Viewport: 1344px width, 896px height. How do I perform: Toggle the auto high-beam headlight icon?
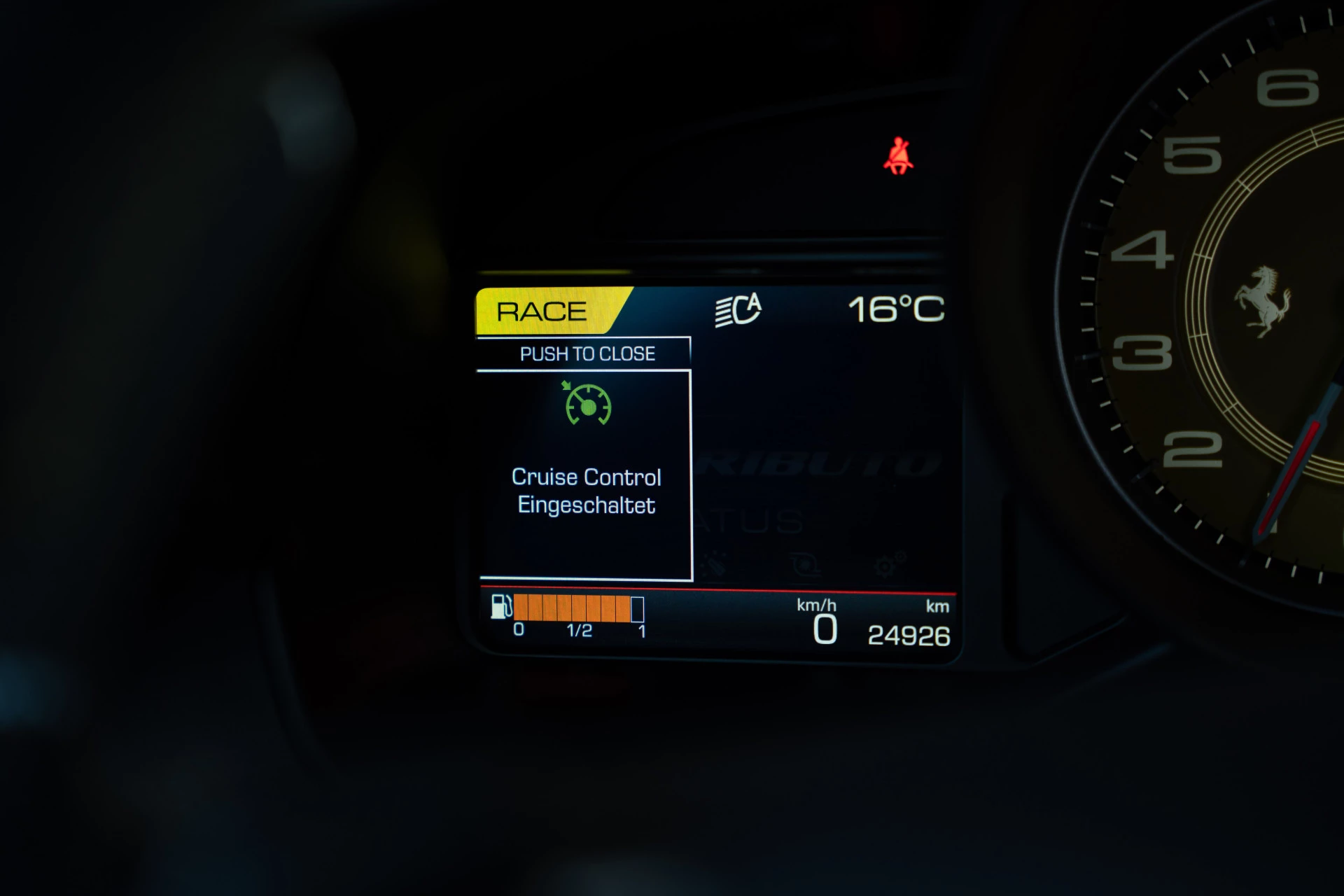[738, 309]
